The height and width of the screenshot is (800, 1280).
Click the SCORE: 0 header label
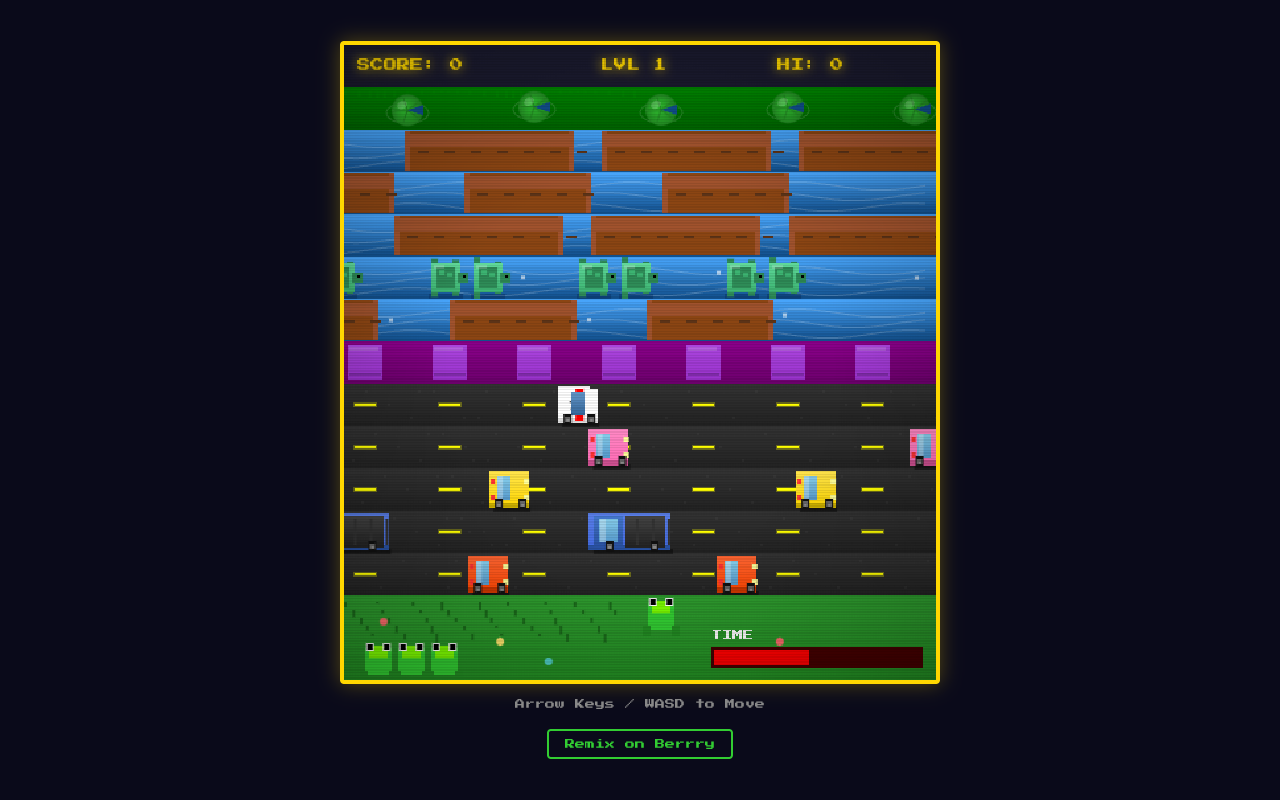[x=408, y=64]
